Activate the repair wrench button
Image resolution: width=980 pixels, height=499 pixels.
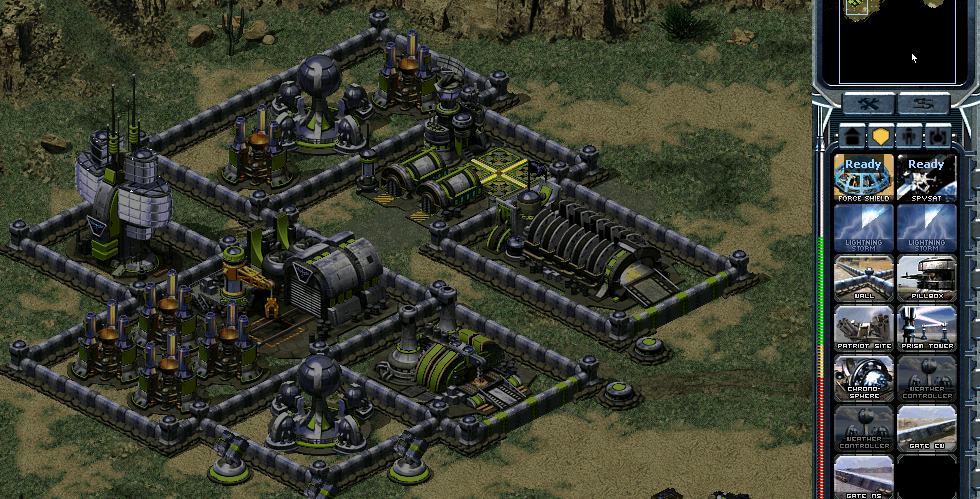coord(866,104)
